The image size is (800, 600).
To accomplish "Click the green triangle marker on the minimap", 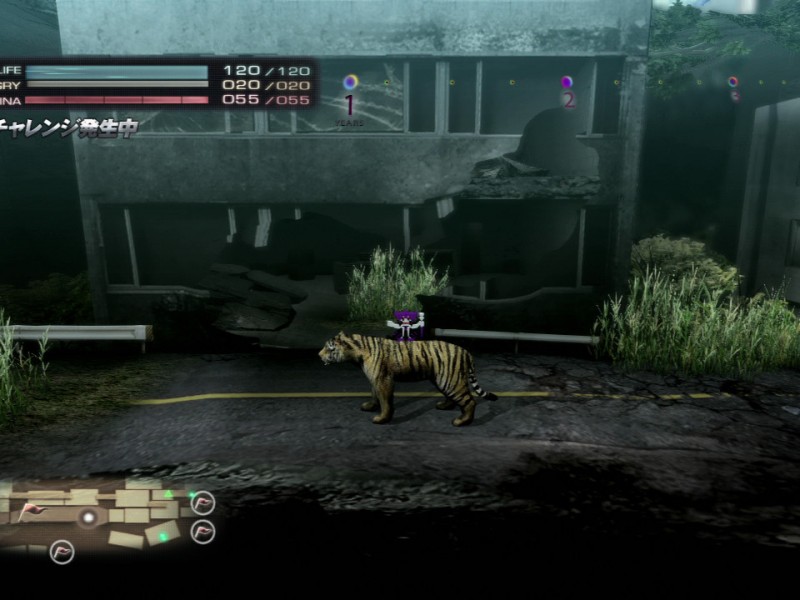I will coord(169,494).
